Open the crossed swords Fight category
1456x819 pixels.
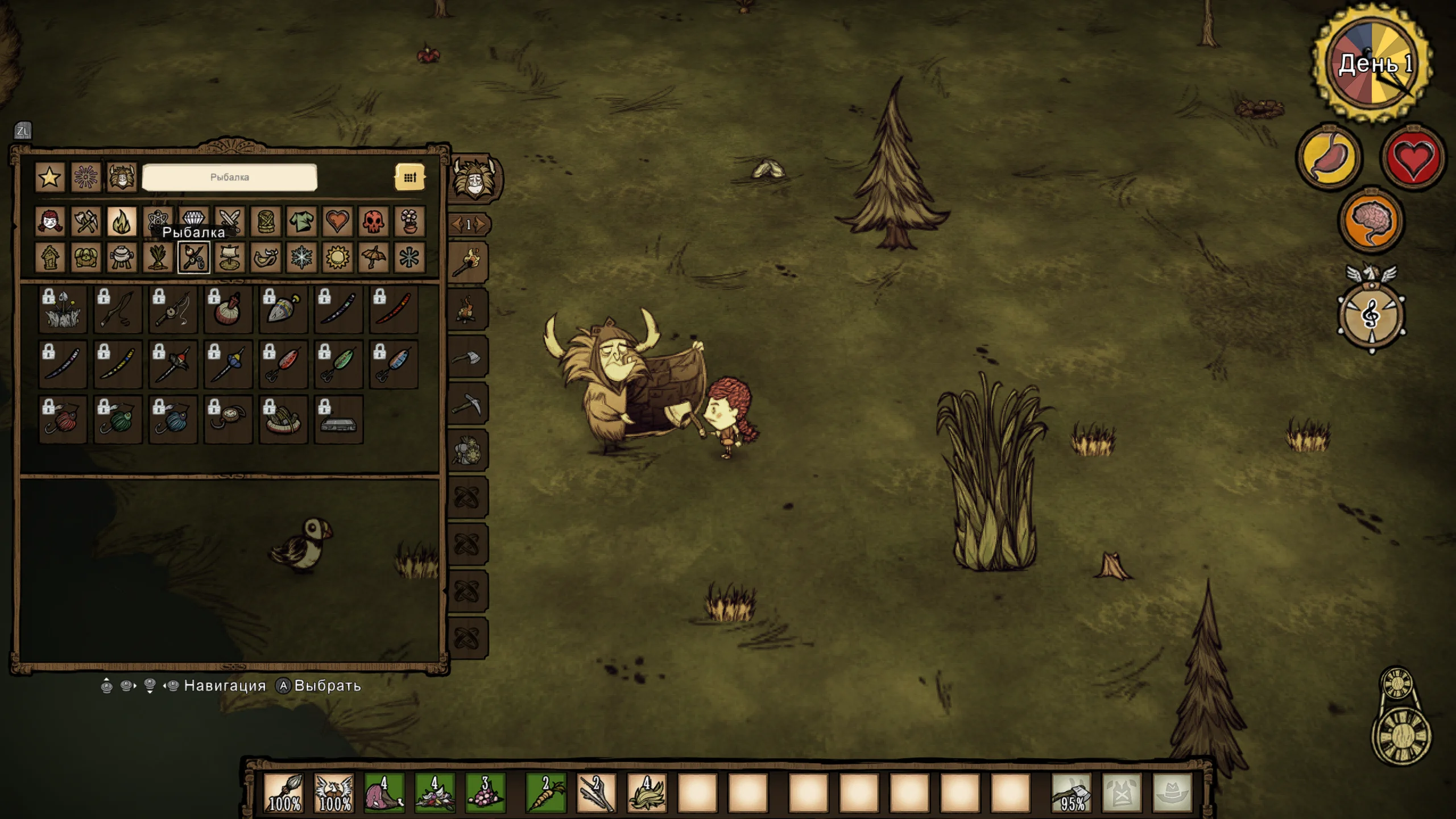(x=230, y=221)
